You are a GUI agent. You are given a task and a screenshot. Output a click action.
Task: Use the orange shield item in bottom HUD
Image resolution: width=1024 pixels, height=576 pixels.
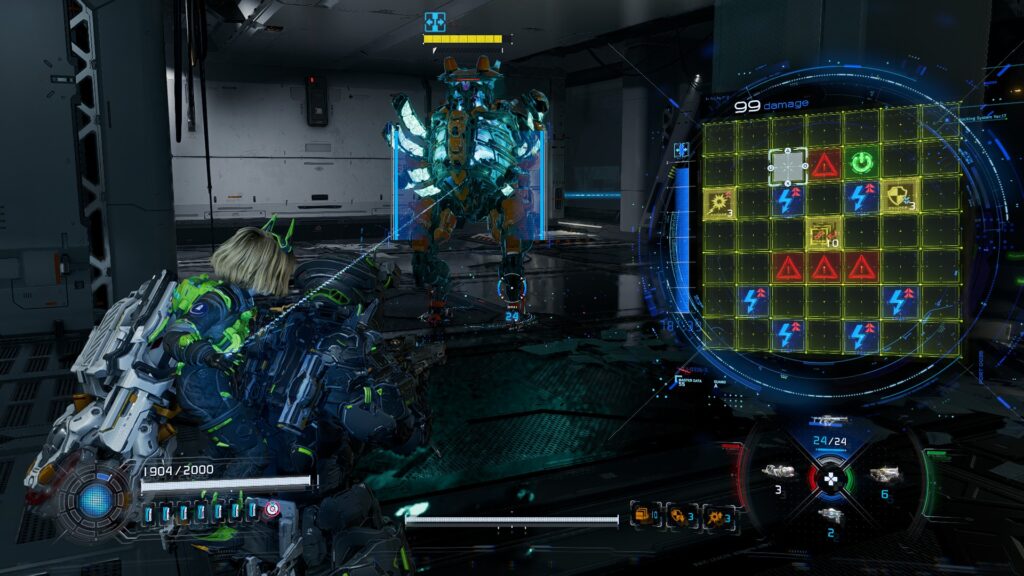pyautogui.click(x=678, y=516)
